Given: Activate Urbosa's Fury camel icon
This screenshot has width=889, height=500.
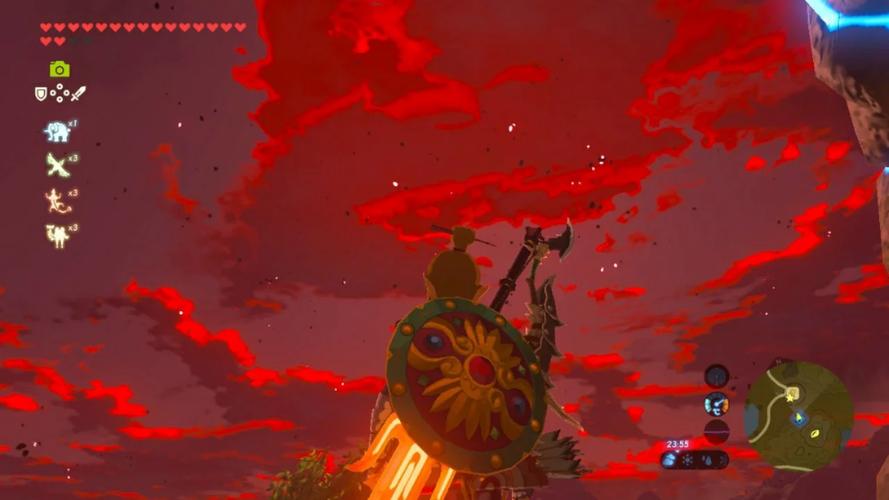Looking at the screenshot, I should (56, 235).
